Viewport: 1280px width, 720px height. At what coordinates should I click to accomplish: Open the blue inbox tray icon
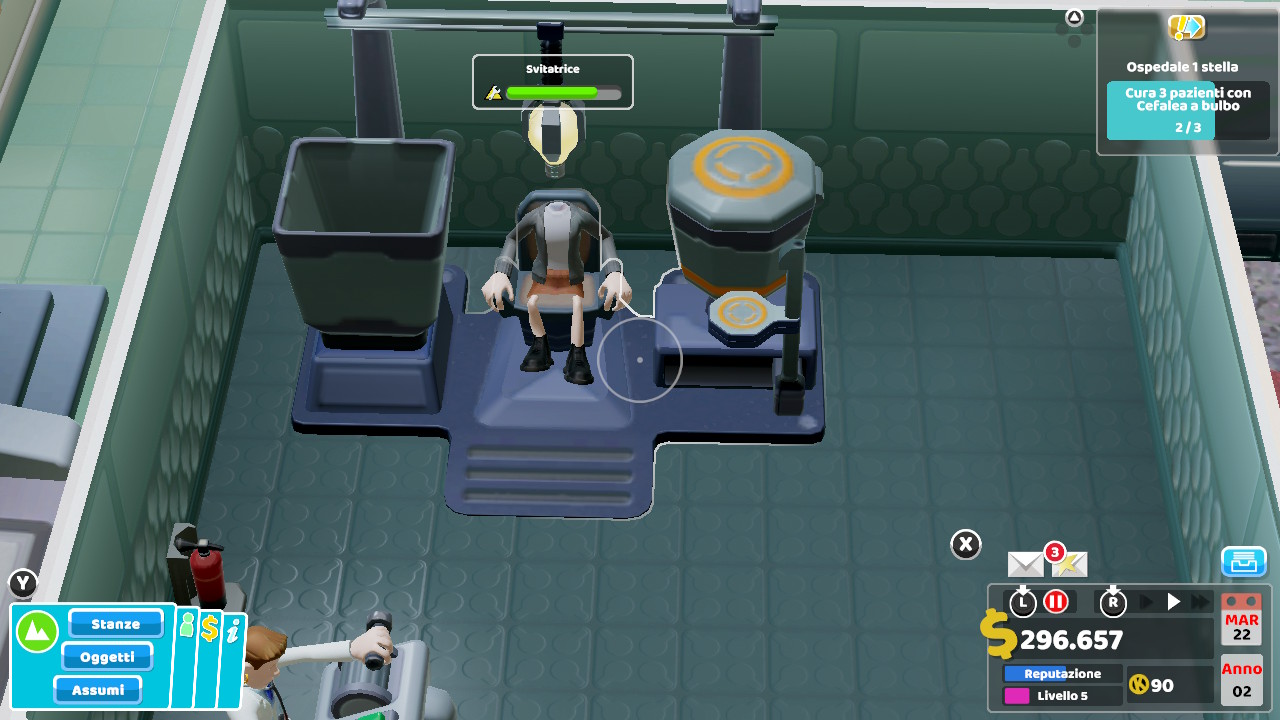pos(1243,562)
